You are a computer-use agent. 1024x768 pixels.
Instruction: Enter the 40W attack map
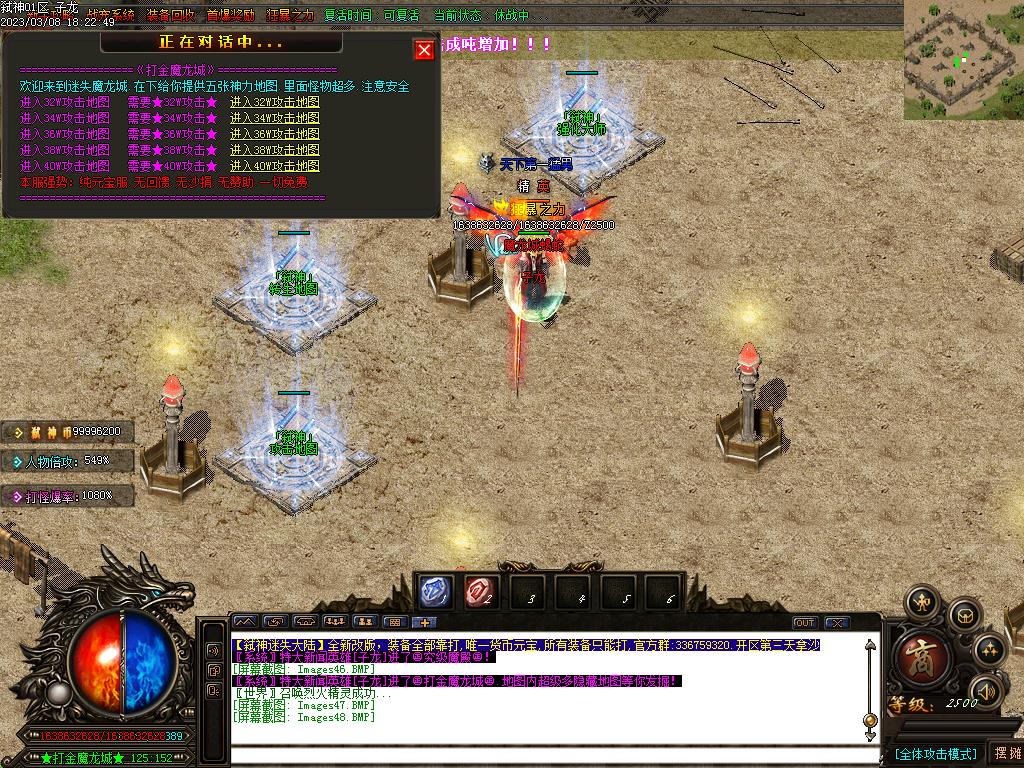click(x=274, y=166)
